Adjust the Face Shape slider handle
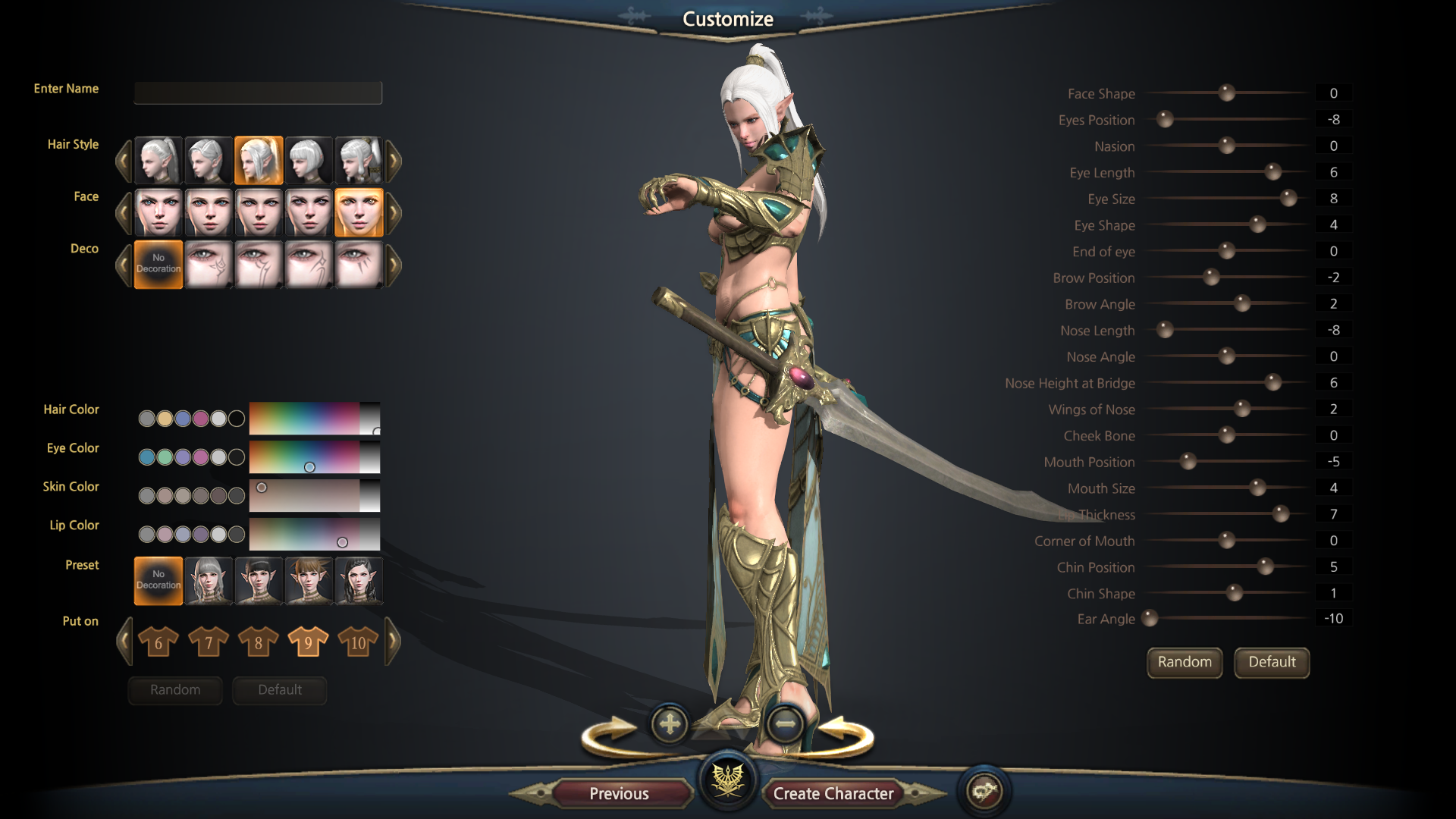The image size is (1456, 819). click(x=1226, y=93)
